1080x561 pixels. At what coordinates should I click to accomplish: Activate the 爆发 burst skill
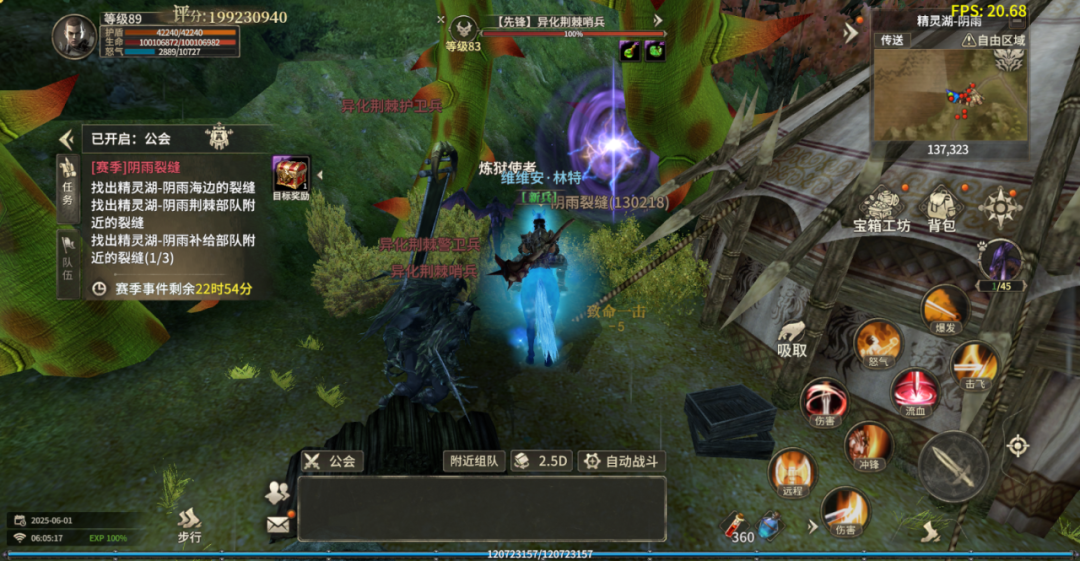coord(945,307)
